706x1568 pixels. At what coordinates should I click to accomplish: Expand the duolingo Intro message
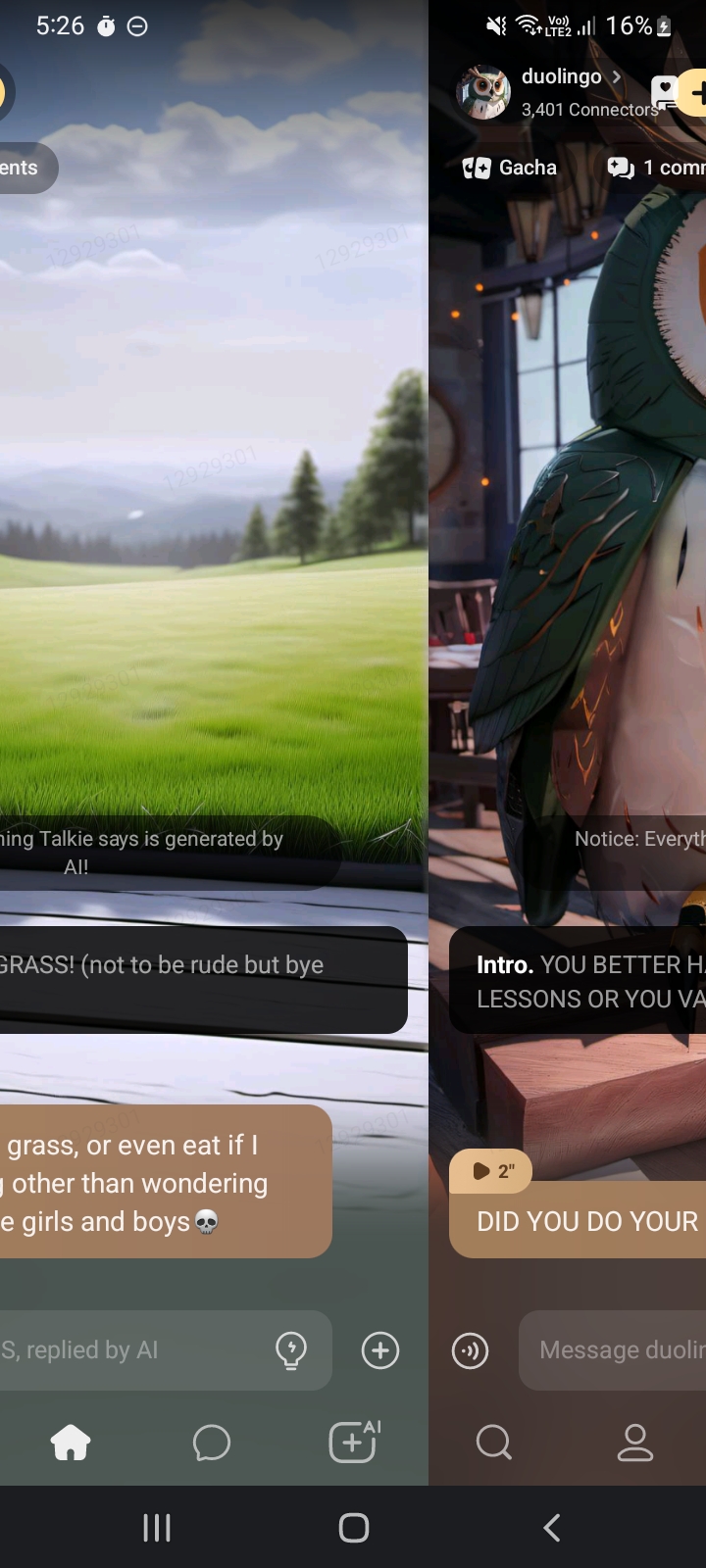588,981
